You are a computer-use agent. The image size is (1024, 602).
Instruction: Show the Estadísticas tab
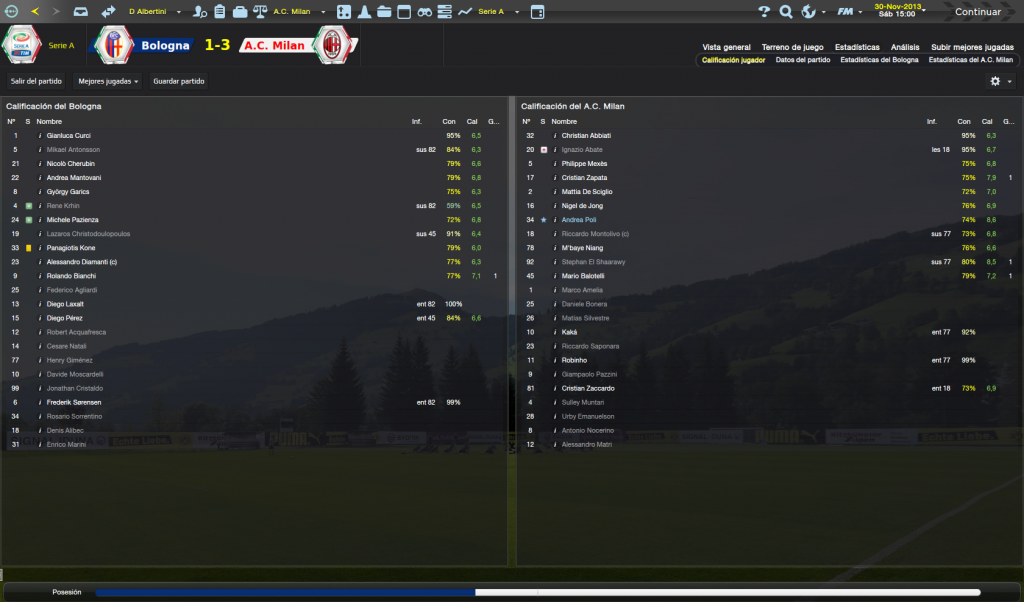coord(857,47)
